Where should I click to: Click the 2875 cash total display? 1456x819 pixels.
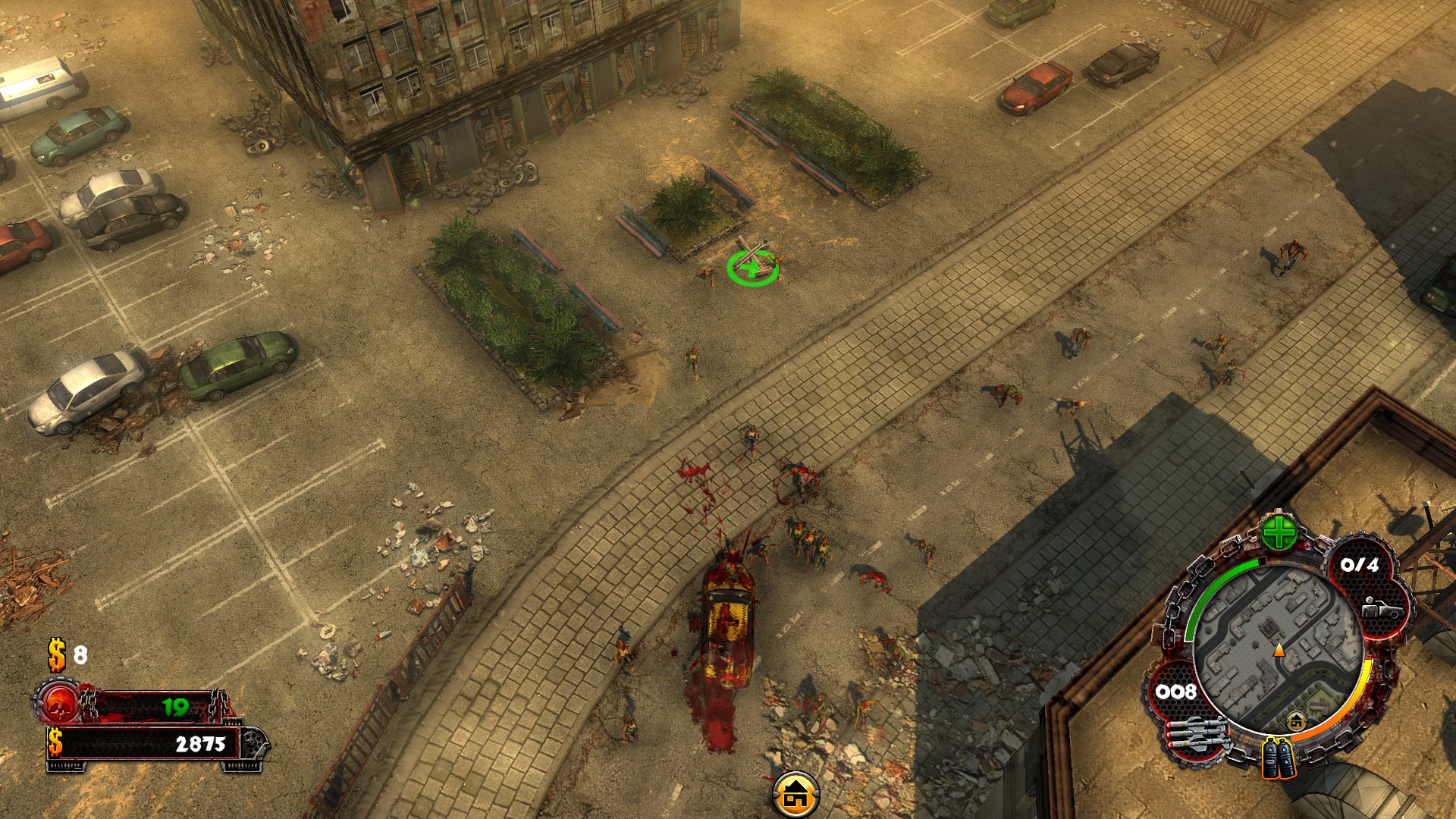click(x=202, y=744)
